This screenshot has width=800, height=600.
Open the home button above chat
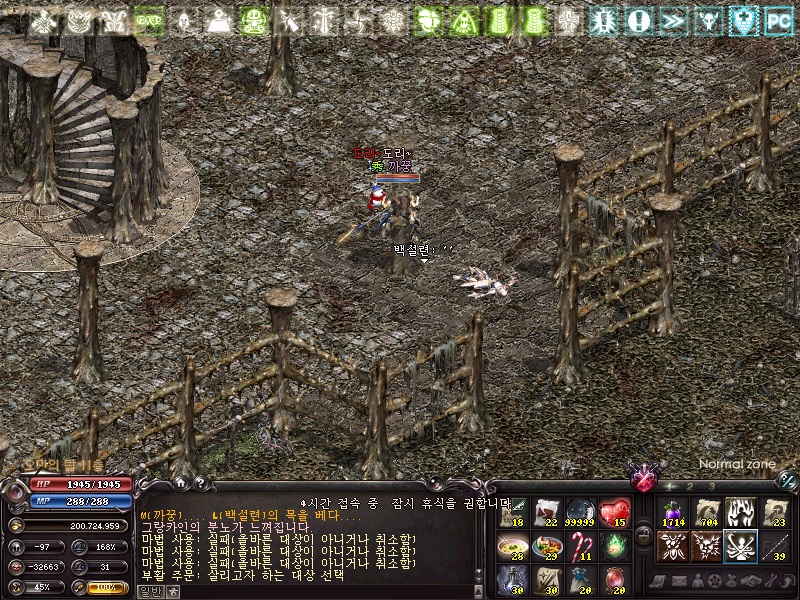180,482
